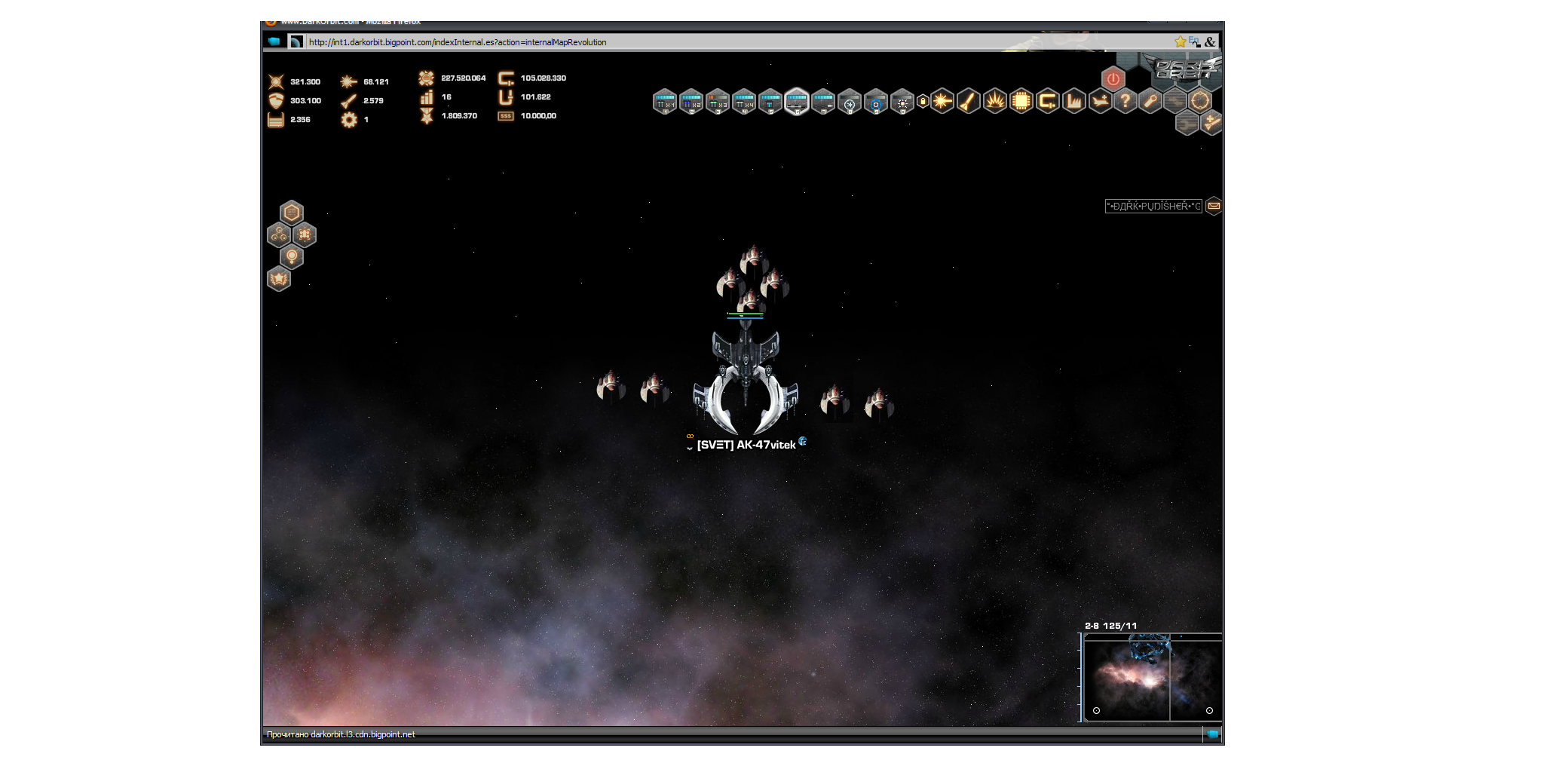Open the question mark help icon
The width and height of the screenshot is (1568, 772).
1125,100
